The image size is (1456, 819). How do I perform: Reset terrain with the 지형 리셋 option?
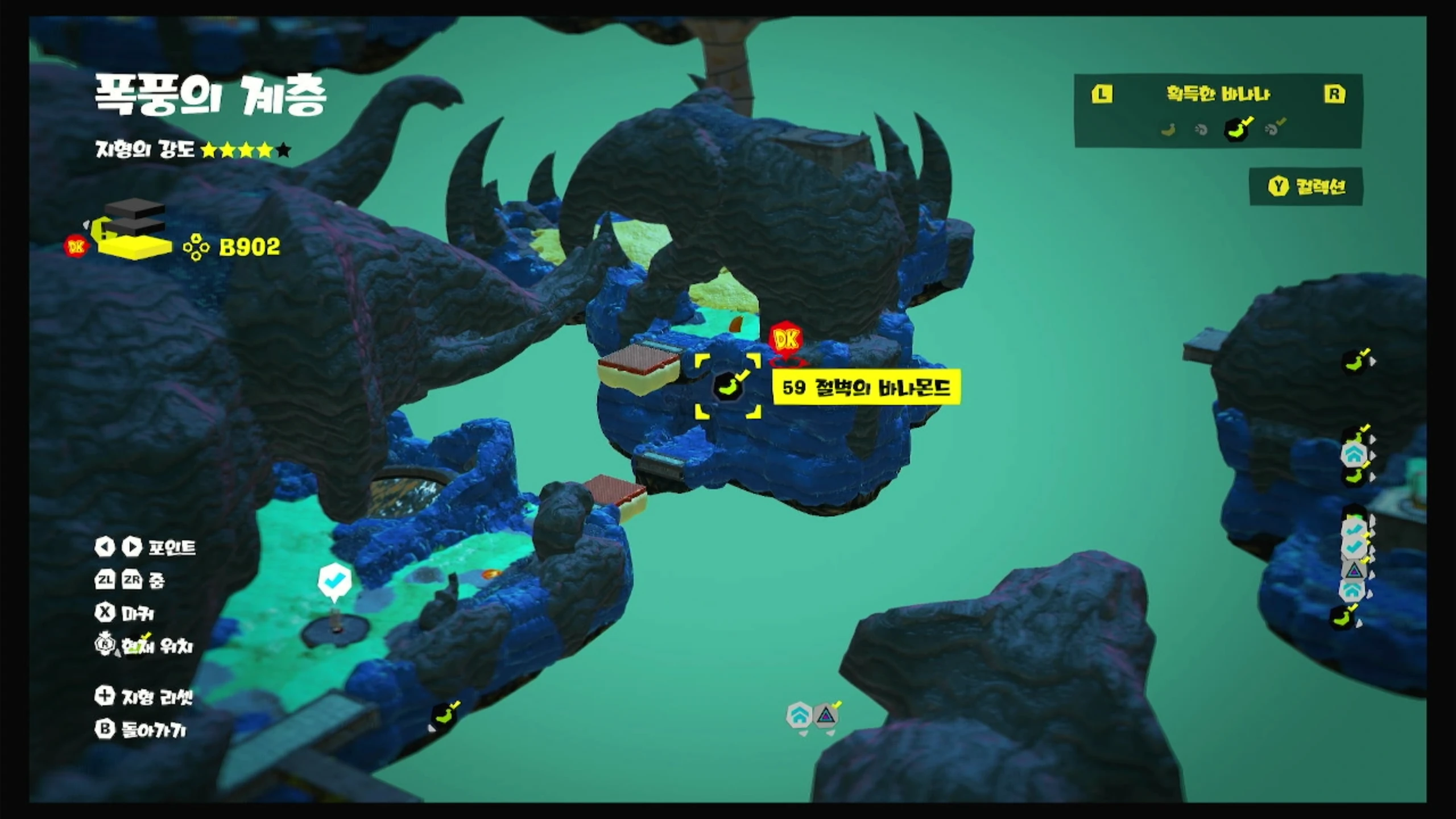click(x=144, y=696)
